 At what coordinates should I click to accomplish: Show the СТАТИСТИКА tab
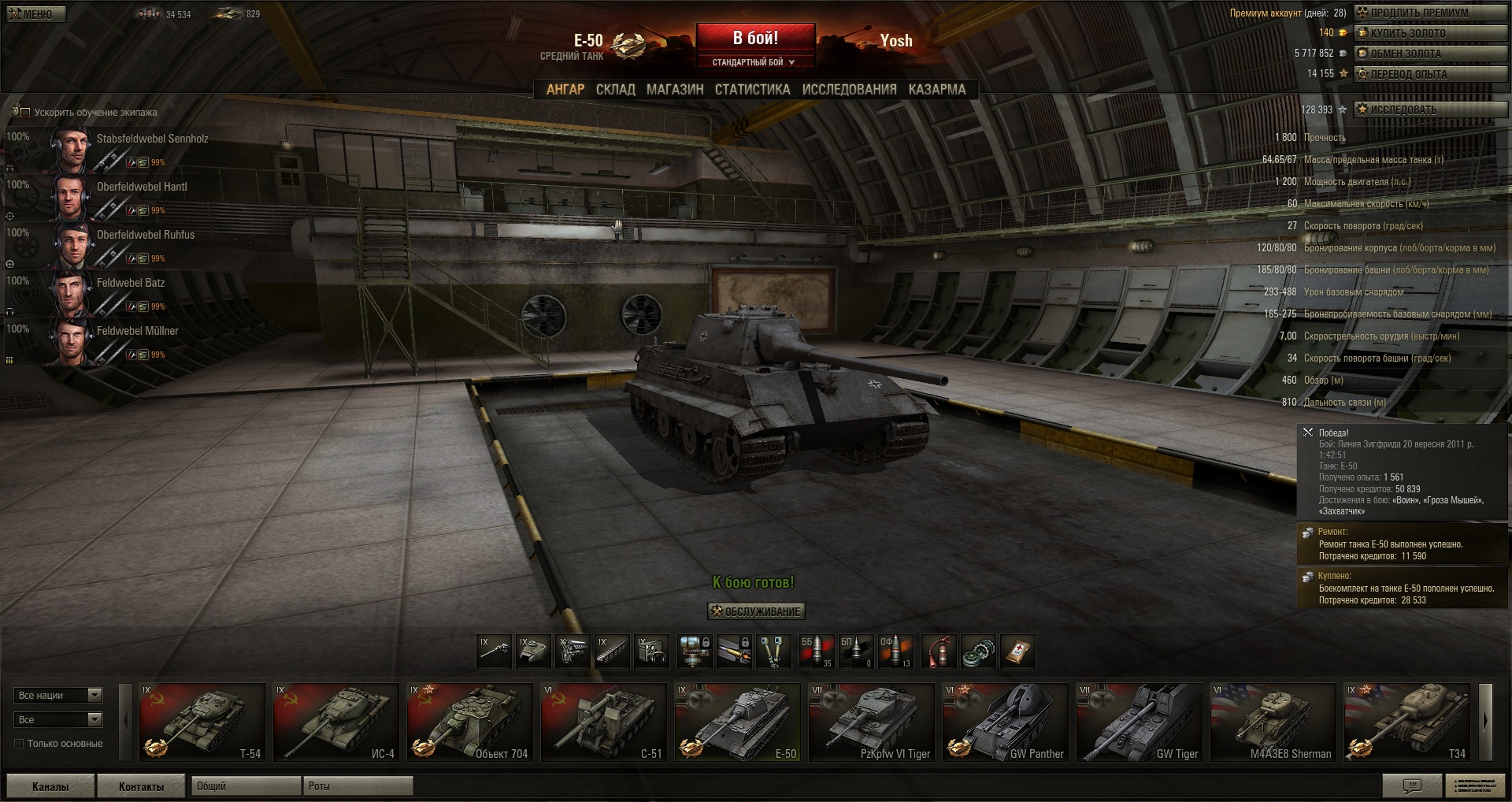pos(752,90)
